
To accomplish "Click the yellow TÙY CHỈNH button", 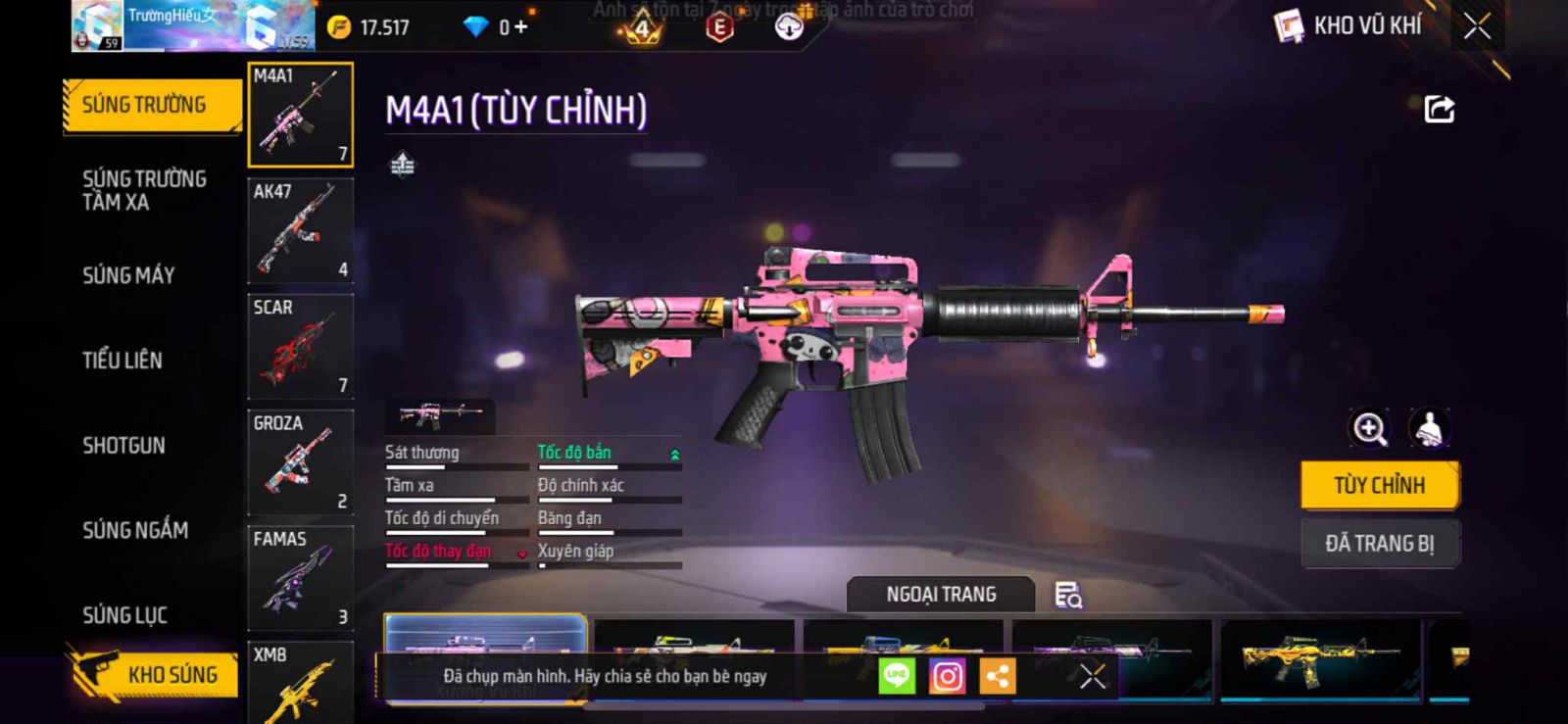I will 1379,485.
